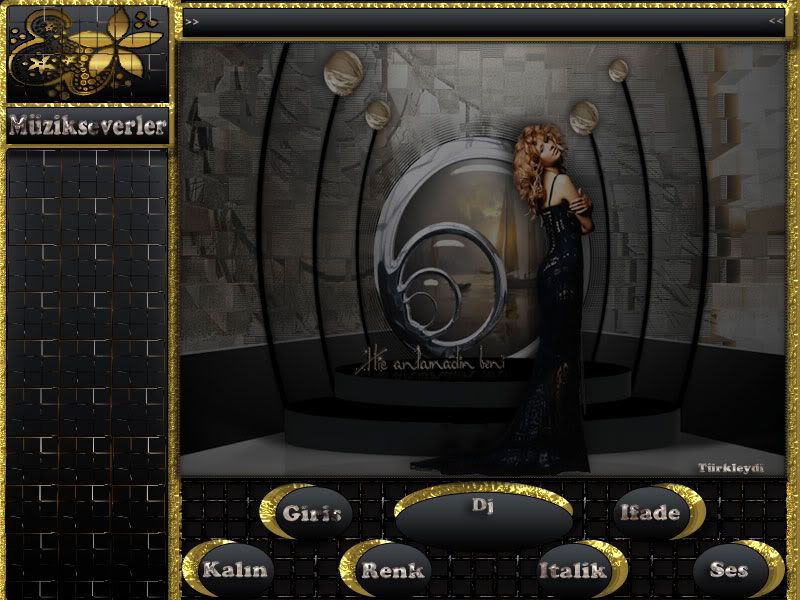Click the top message bar
The image size is (800, 600).
coord(484,20)
